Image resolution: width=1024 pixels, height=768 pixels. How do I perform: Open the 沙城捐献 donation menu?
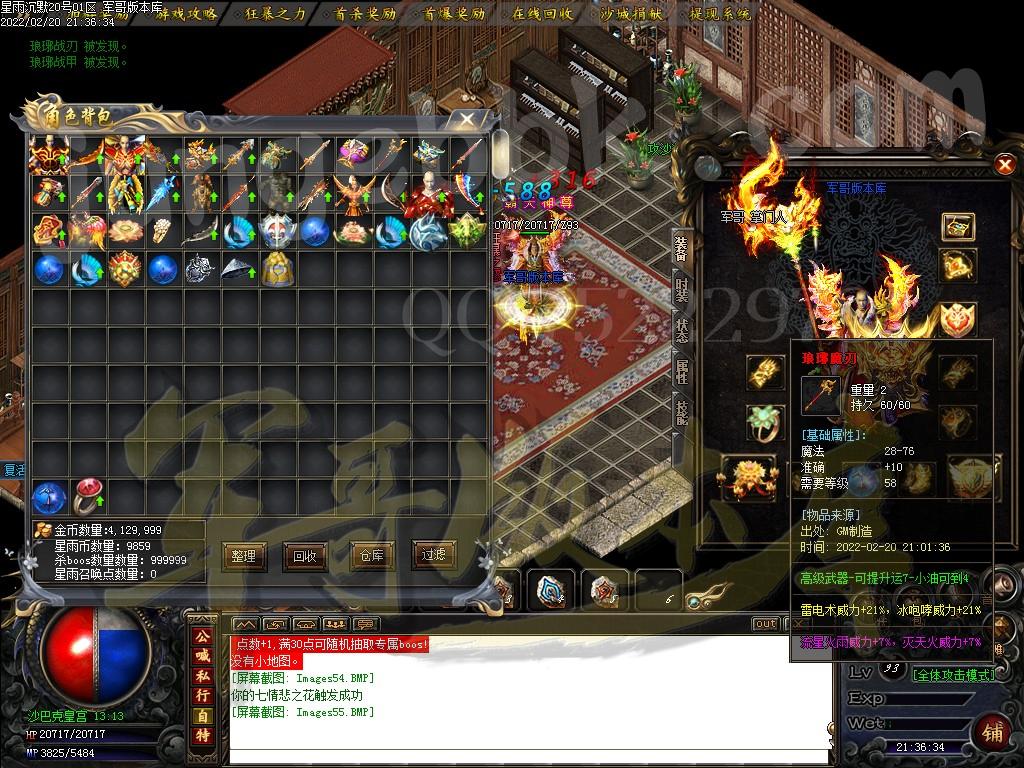point(632,14)
